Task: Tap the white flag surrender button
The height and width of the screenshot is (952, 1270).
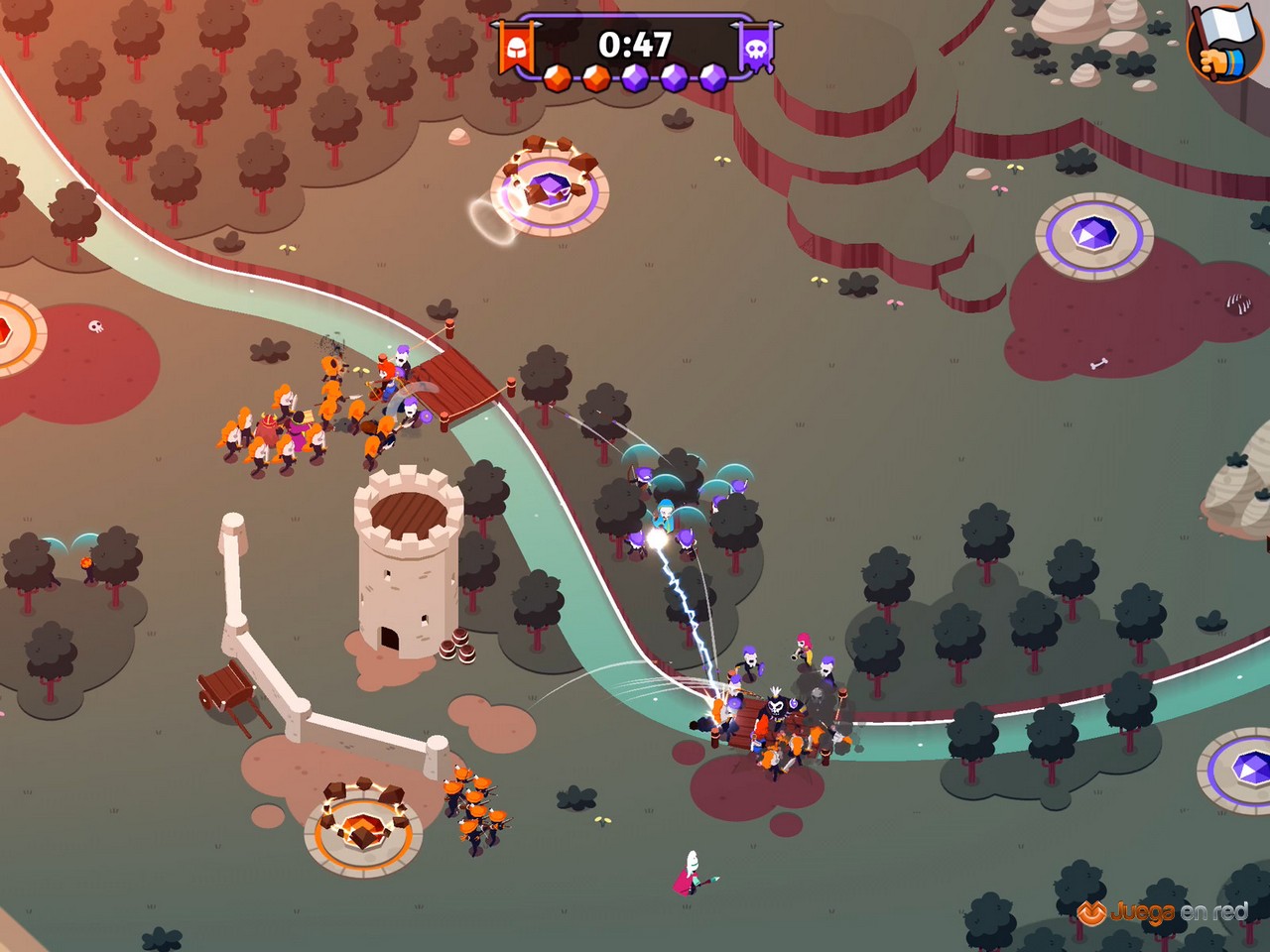Action: point(1224,42)
